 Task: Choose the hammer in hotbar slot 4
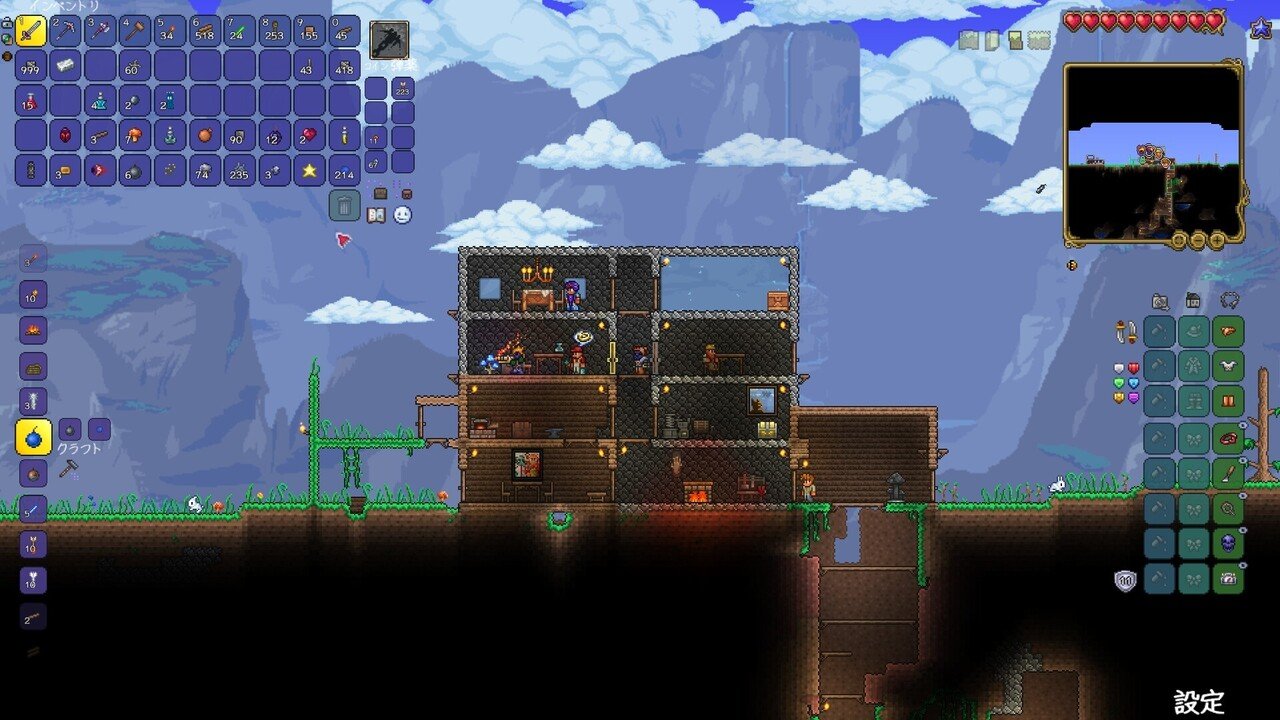[135, 32]
